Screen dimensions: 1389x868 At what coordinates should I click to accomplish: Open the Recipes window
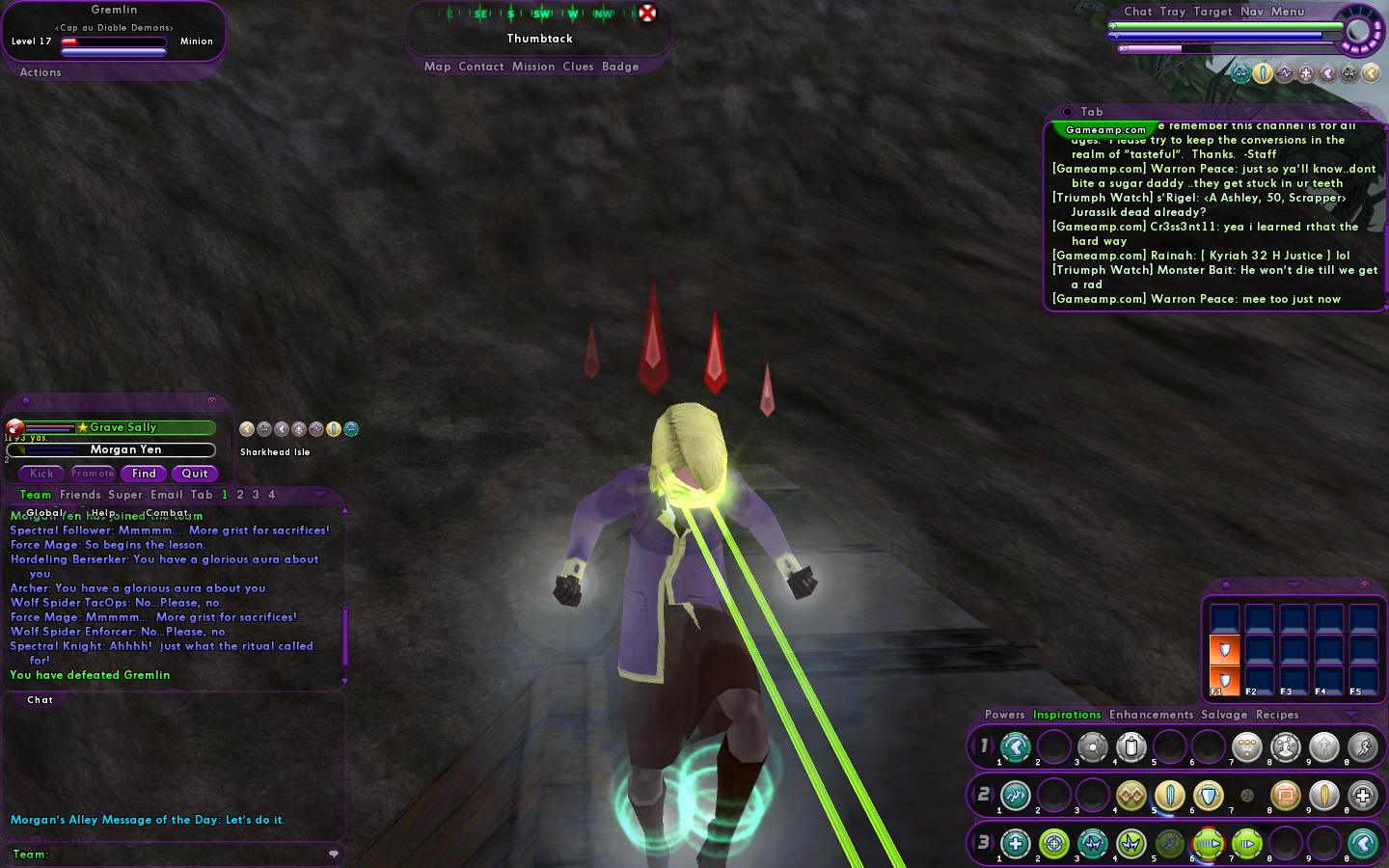1277,715
